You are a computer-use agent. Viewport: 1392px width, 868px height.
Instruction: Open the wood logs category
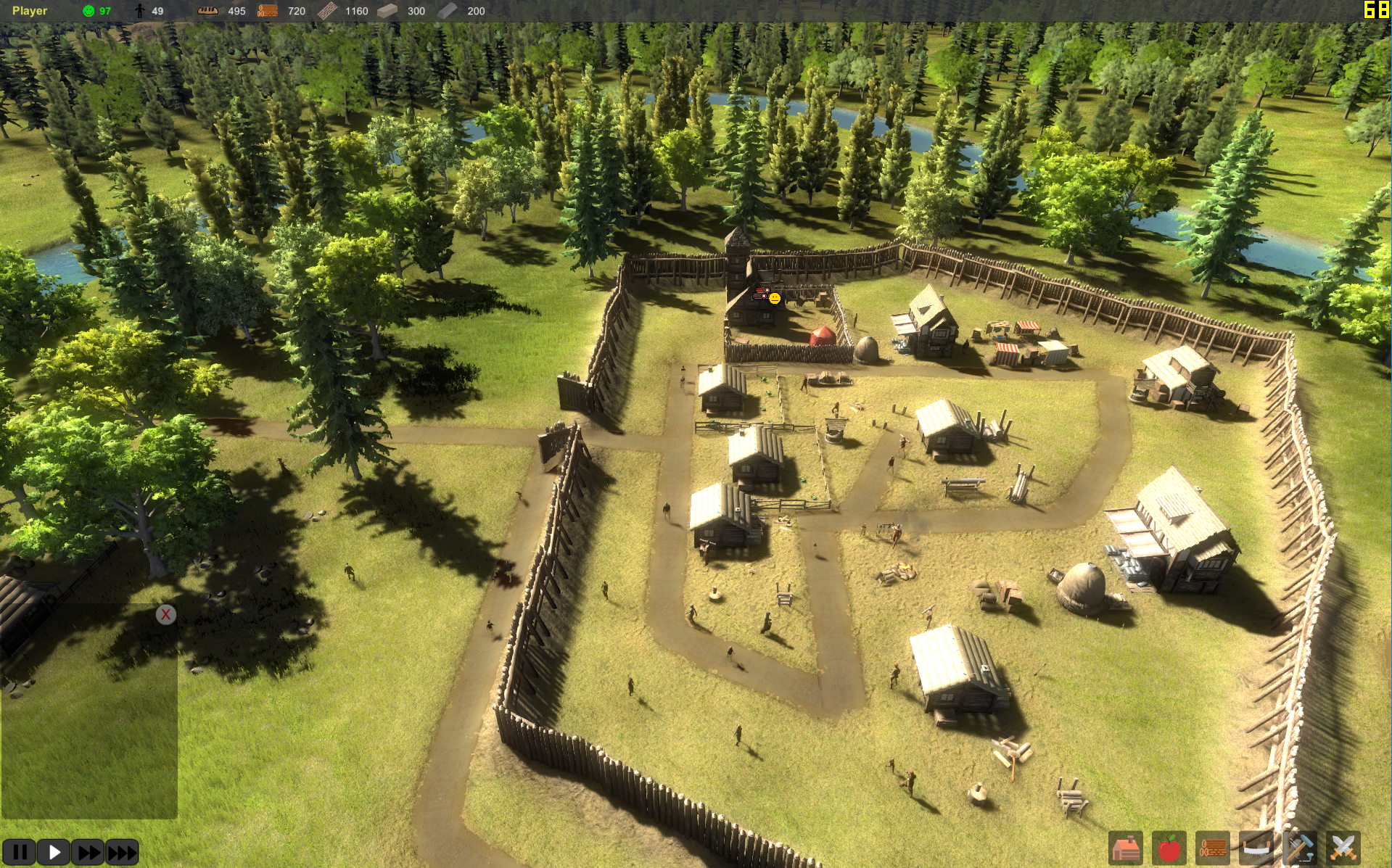[x=1212, y=848]
